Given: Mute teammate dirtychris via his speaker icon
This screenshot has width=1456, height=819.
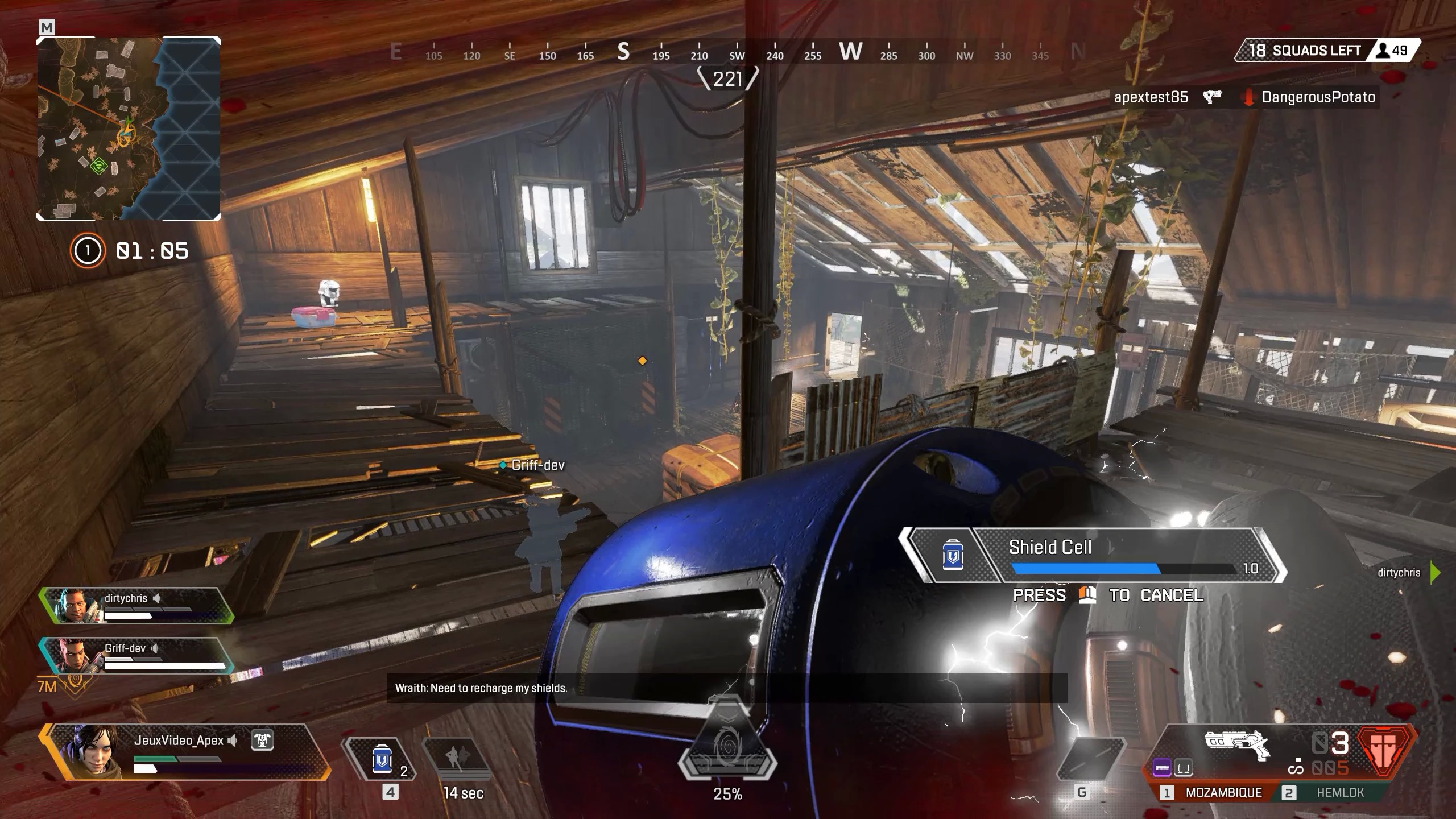Looking at the screenshot, I should coord(157,598).
